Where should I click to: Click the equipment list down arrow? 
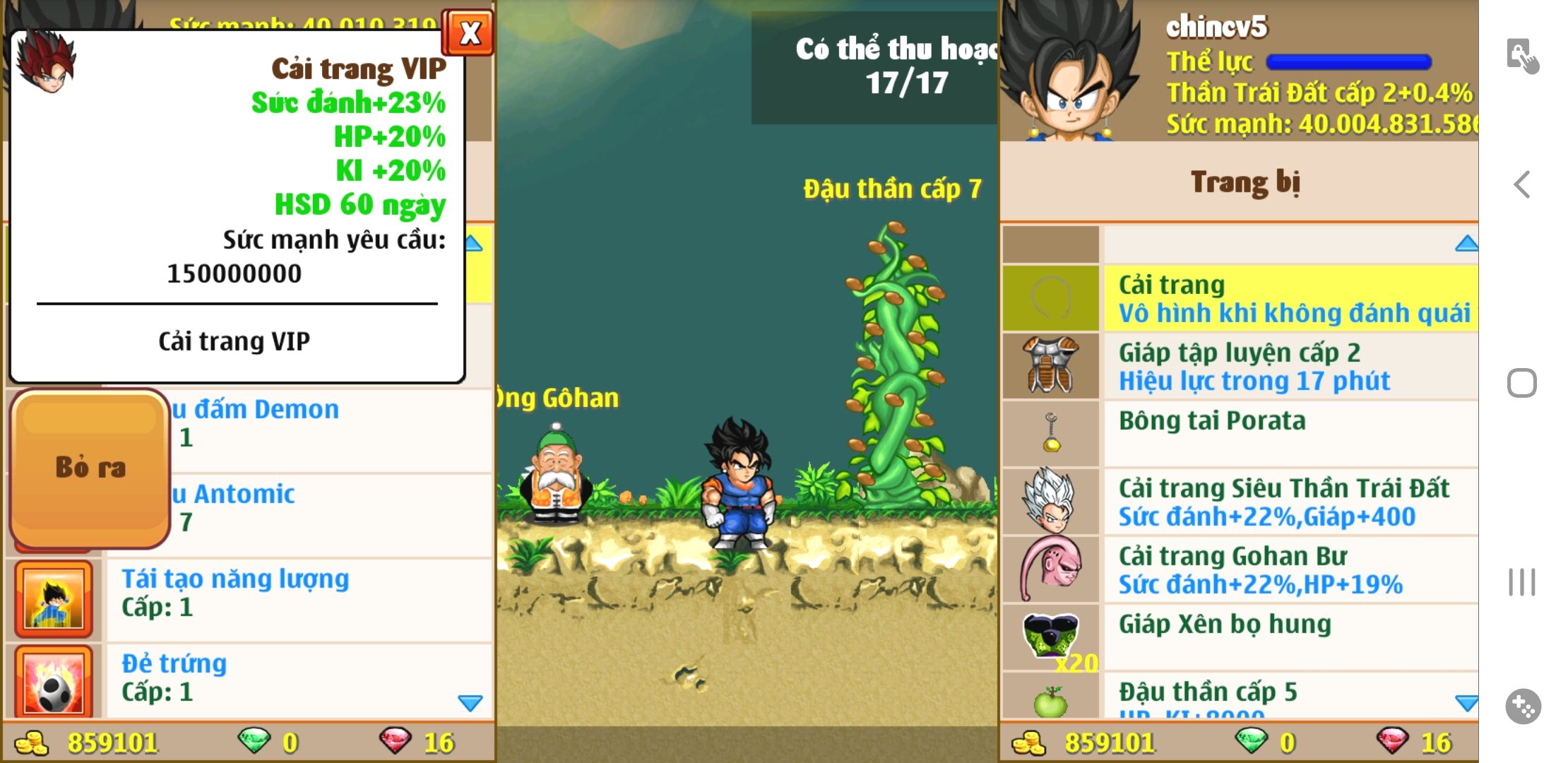[1466, 703]
